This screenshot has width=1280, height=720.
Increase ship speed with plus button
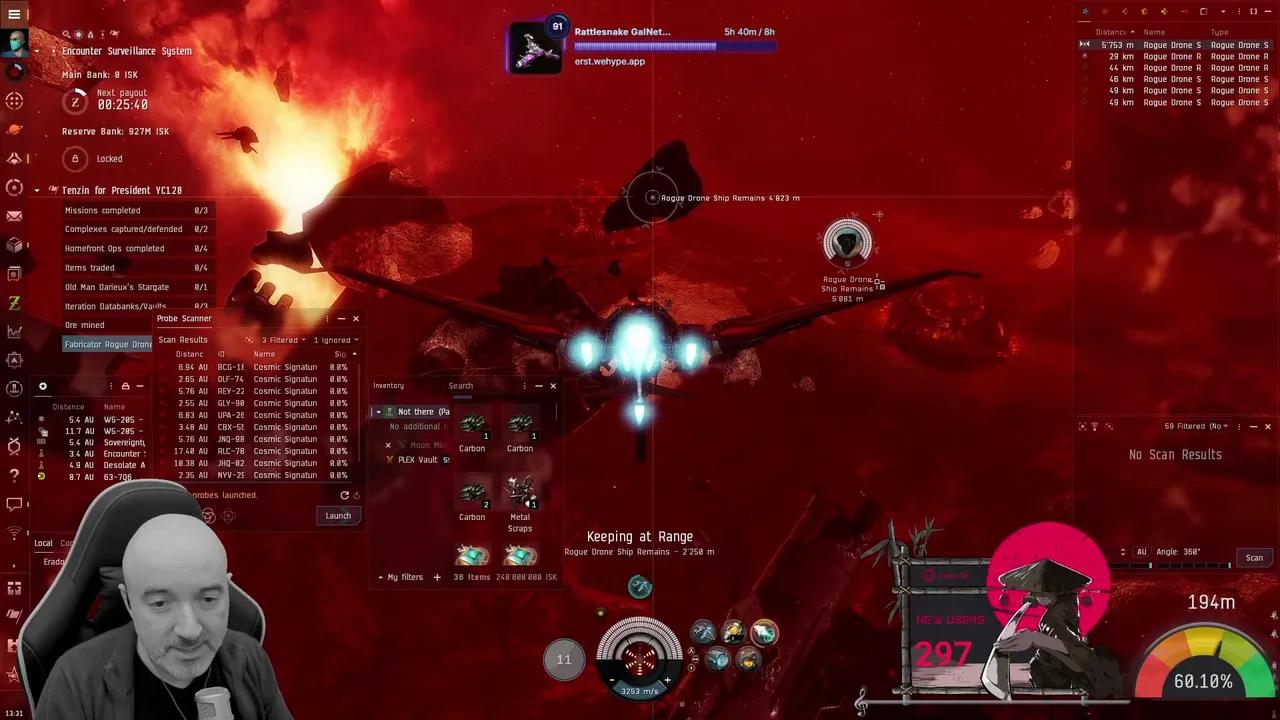point(667,680)
